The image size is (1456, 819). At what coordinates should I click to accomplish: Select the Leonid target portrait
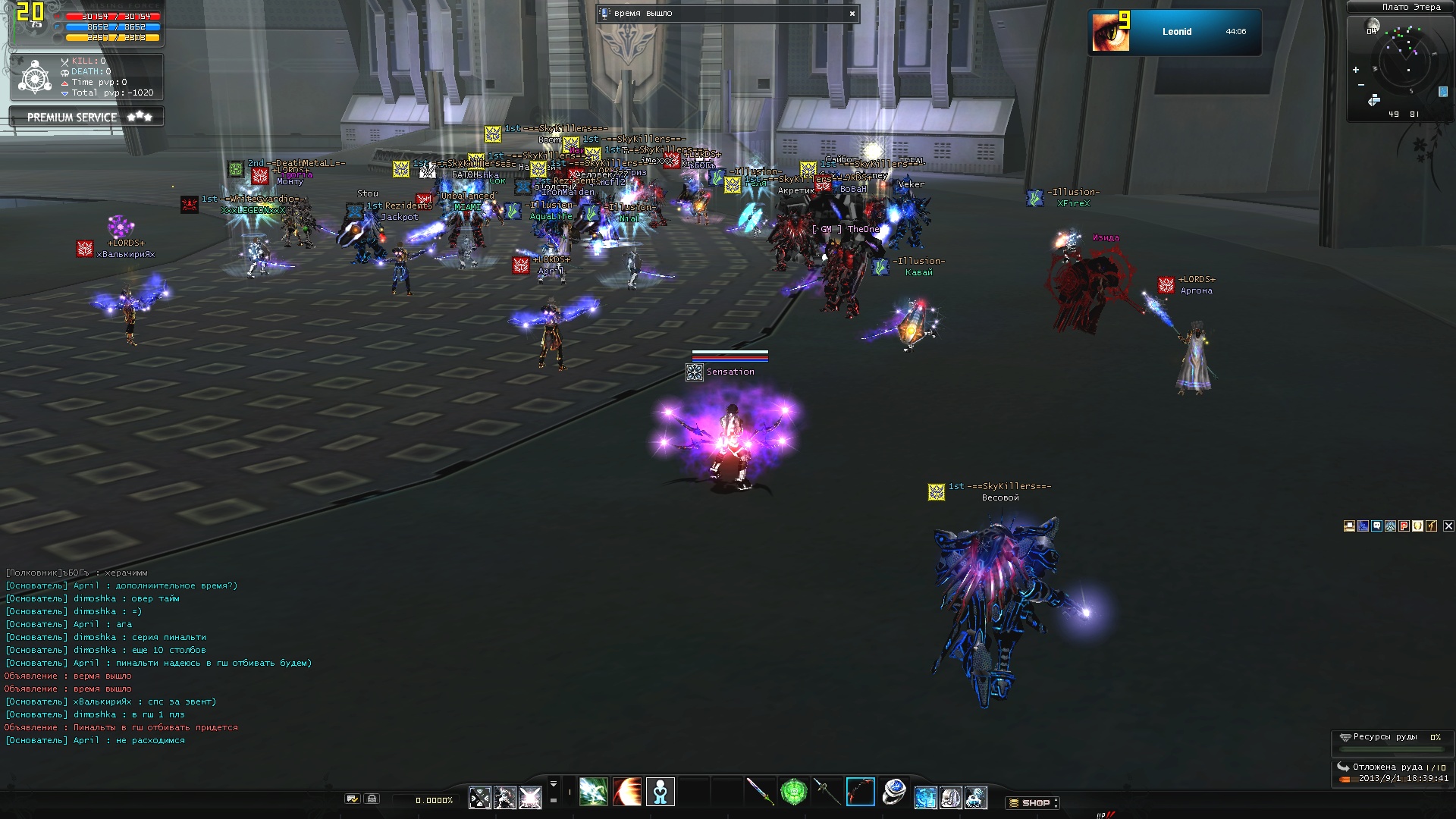(x=1110, y=32)
